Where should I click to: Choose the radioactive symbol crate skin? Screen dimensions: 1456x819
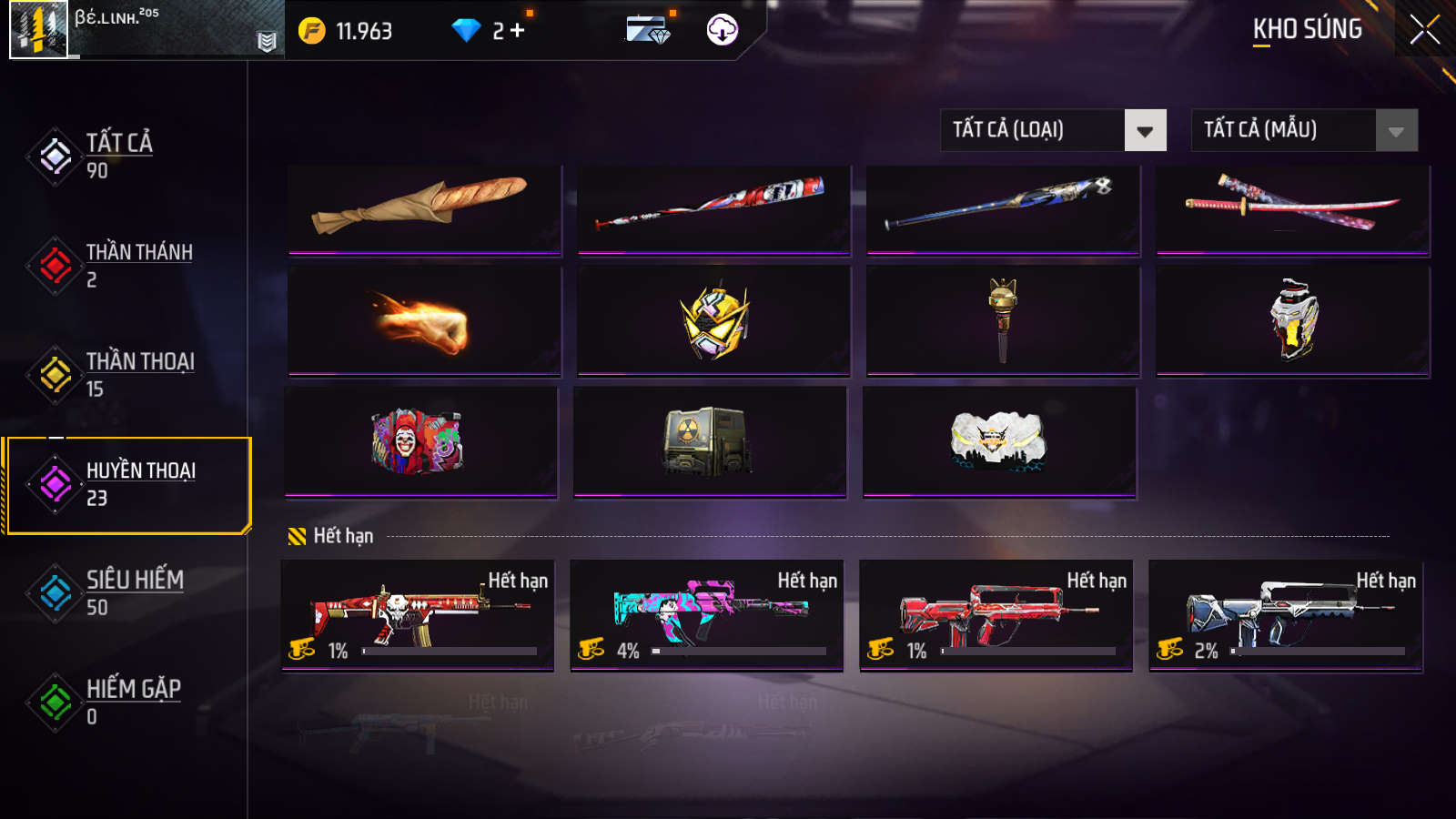[x=710, y=441]
